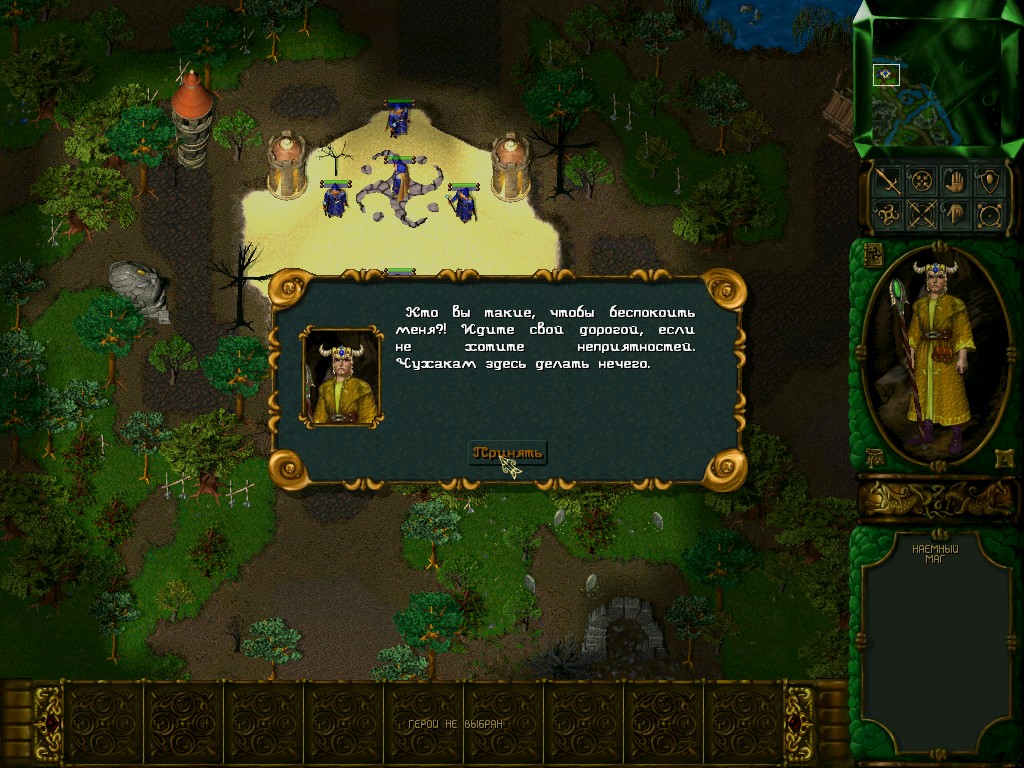Accept the dialogue with the Принять button
The image size is (1024, 768).
coord(508,453)
